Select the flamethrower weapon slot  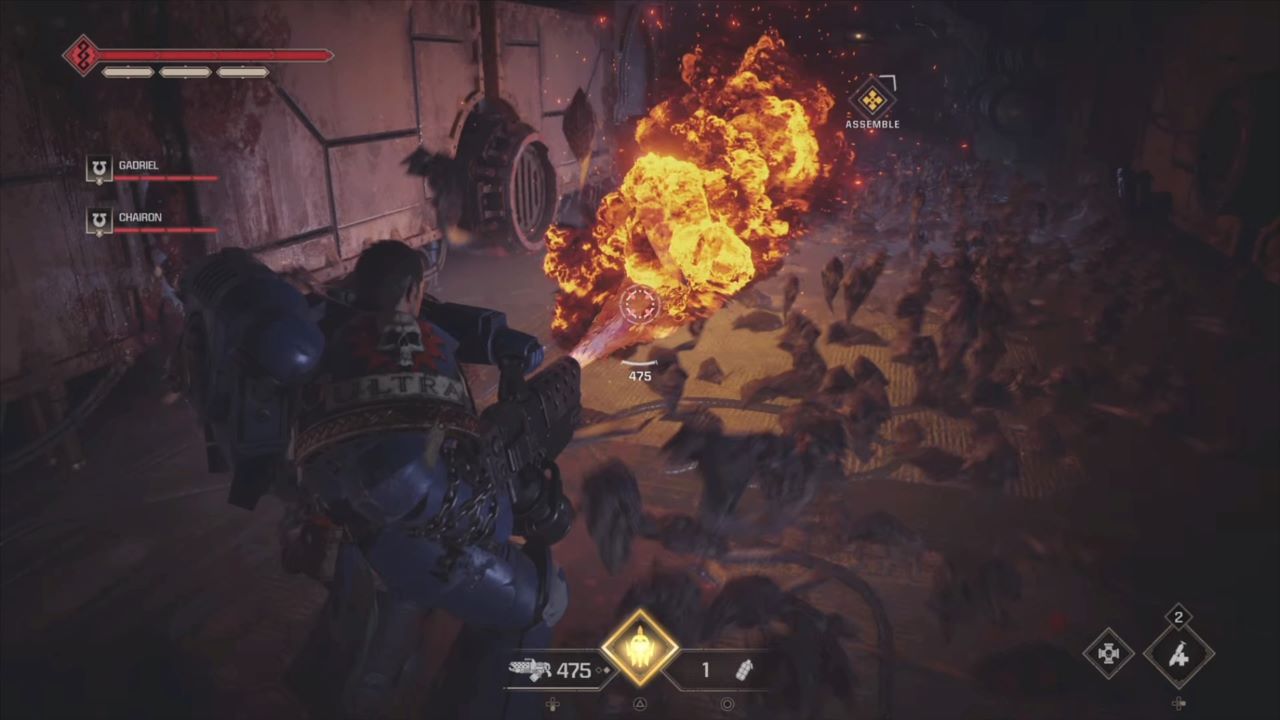pyautogui.click(x=530, y=670)
